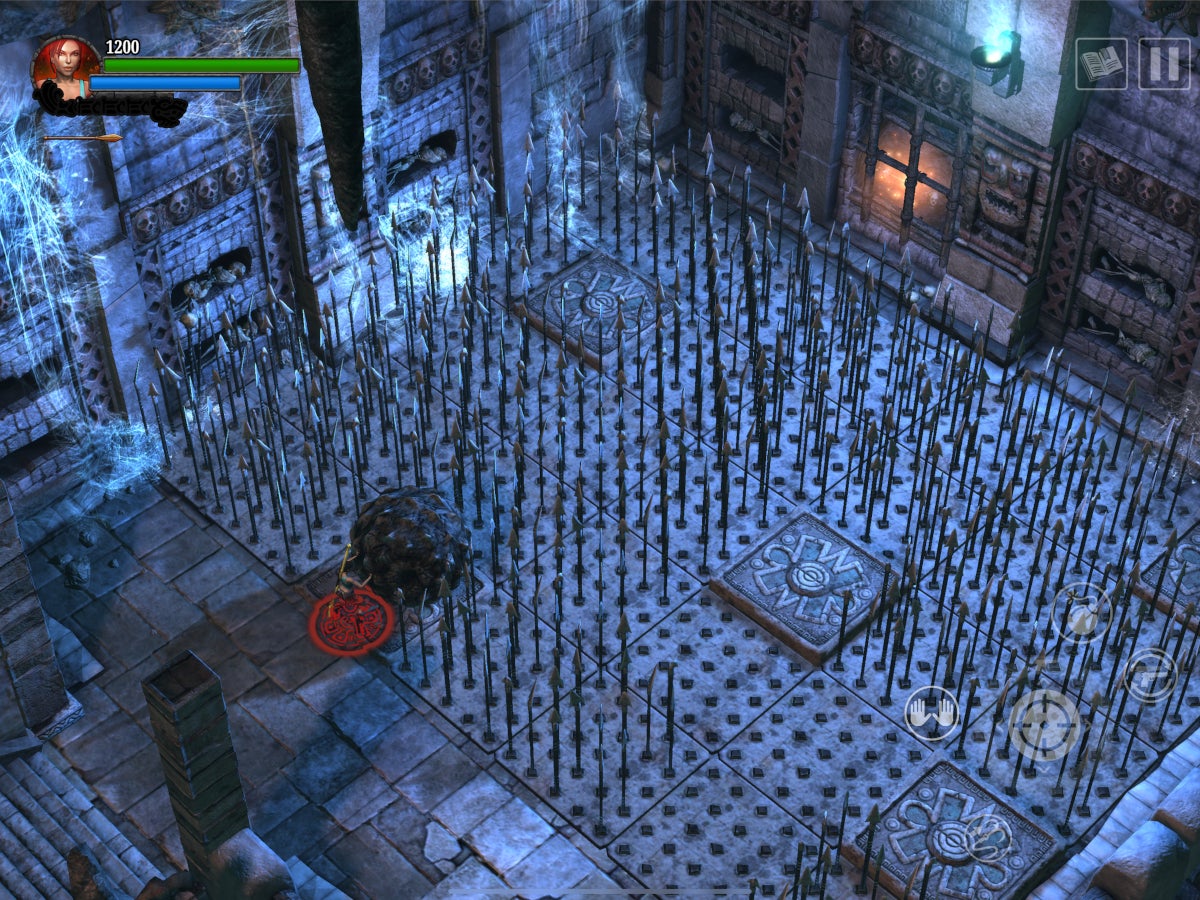
Task: Fire using the crosshair button
Action: (1044, 725)
